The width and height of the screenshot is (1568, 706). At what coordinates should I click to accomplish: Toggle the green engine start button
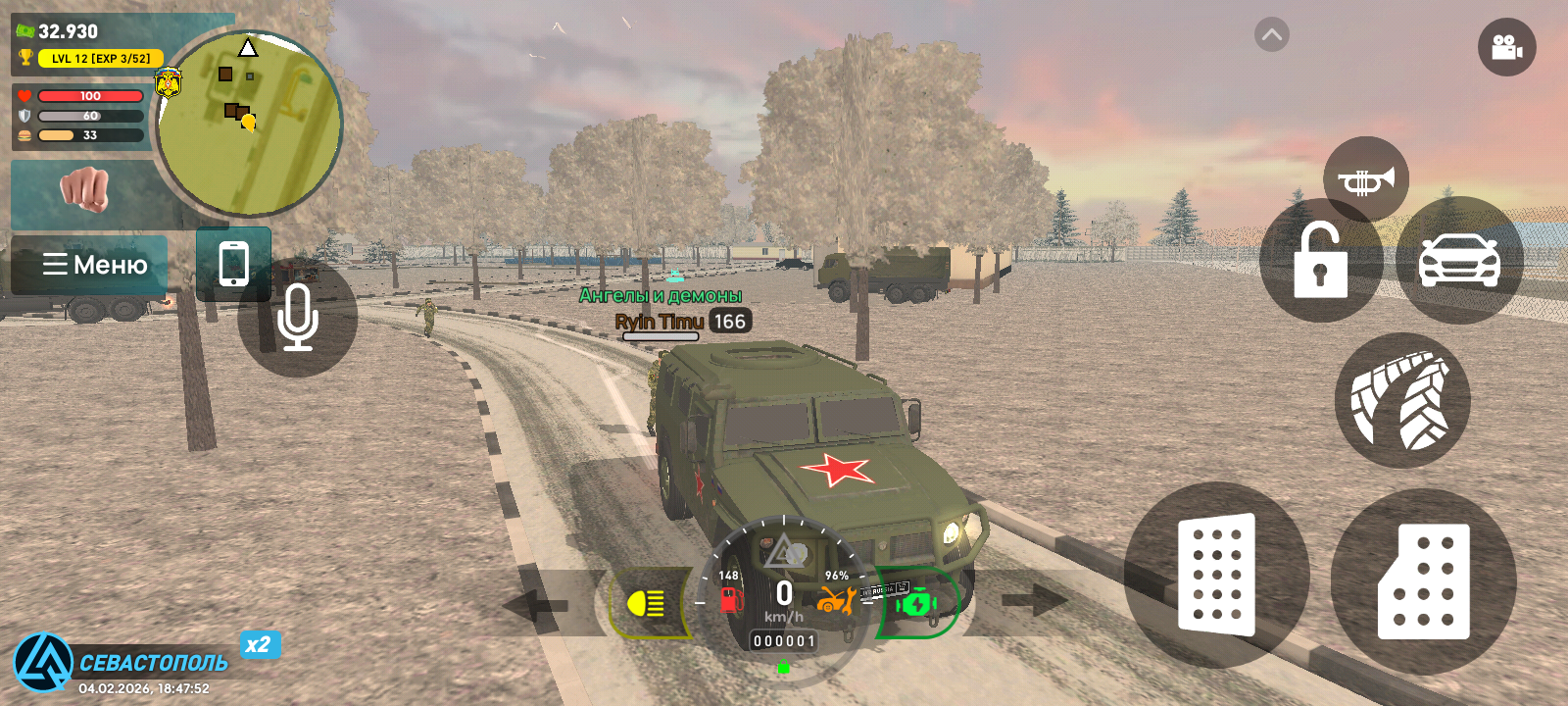point(916,603)
